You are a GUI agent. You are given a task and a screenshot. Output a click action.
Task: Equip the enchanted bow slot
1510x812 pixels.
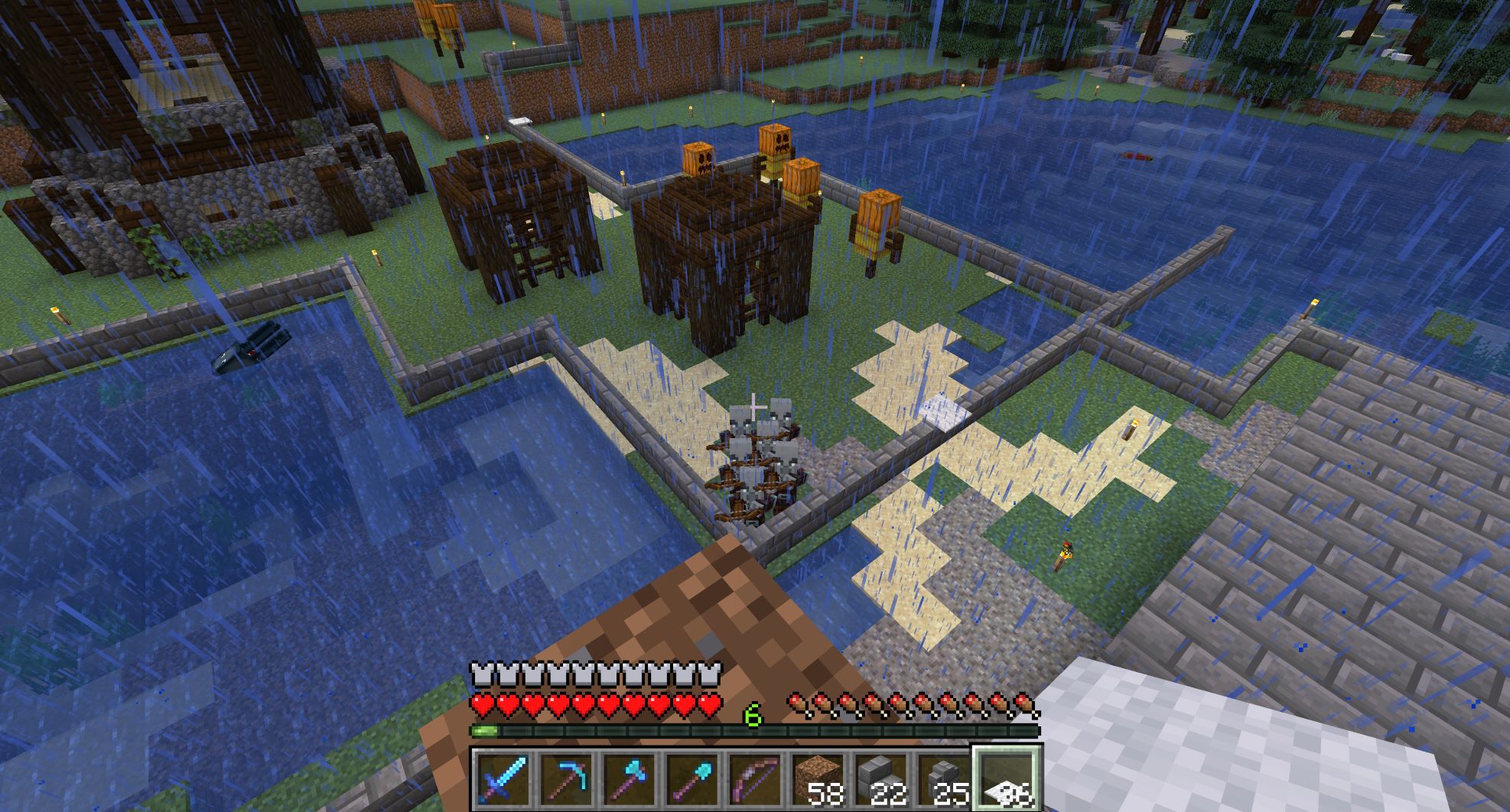point(754,780)
